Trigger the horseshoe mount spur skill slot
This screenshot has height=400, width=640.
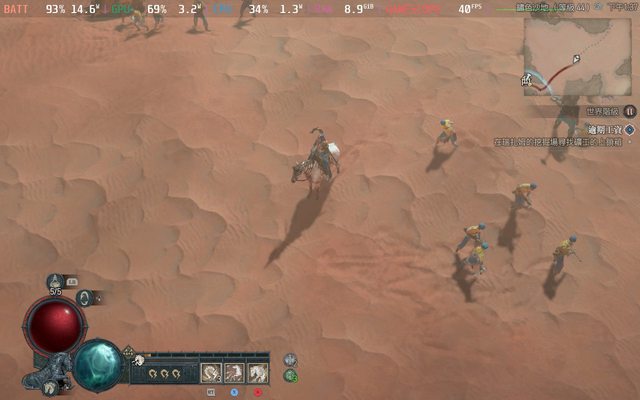[211, 373]
